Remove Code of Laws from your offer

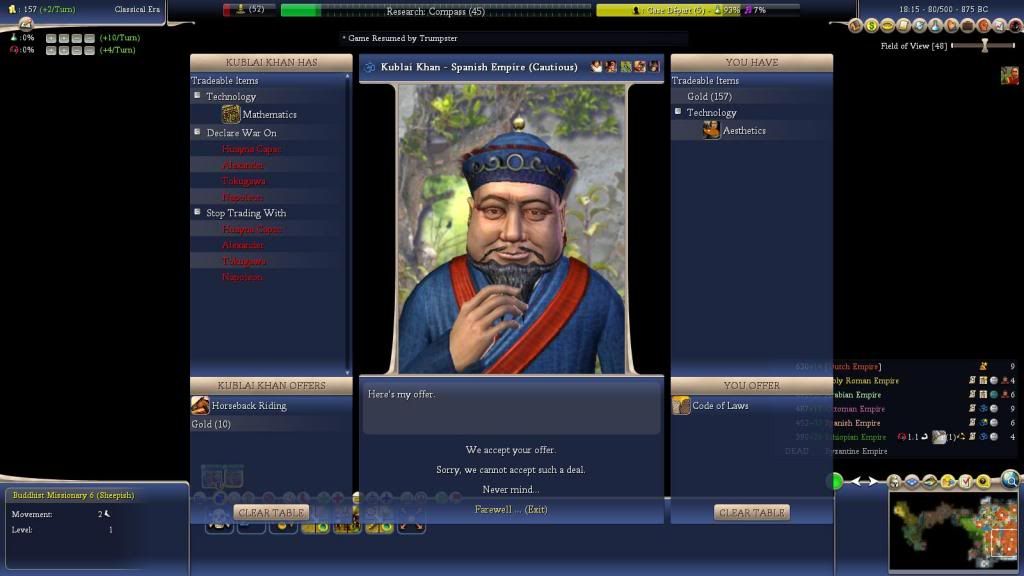point(719,406)
